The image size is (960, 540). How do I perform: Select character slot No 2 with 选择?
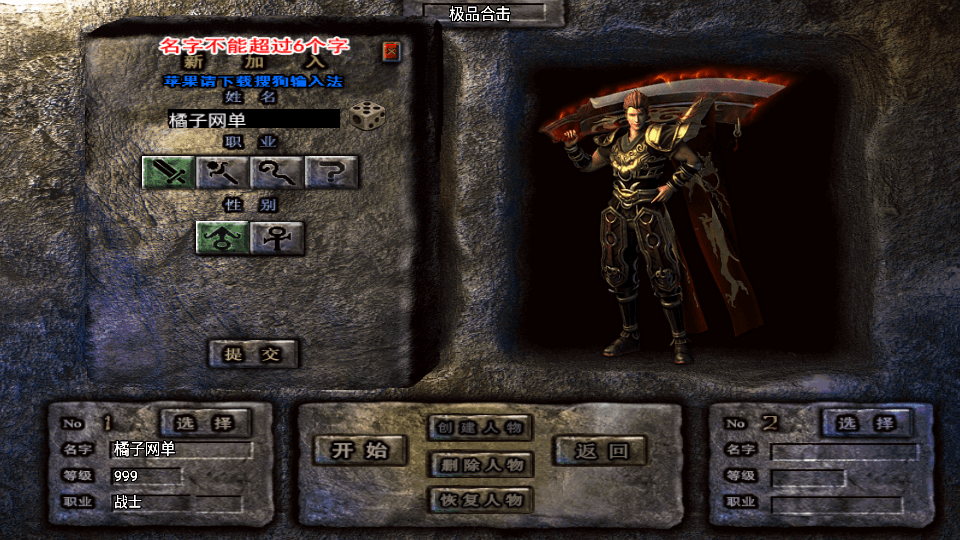coord(866,423)
